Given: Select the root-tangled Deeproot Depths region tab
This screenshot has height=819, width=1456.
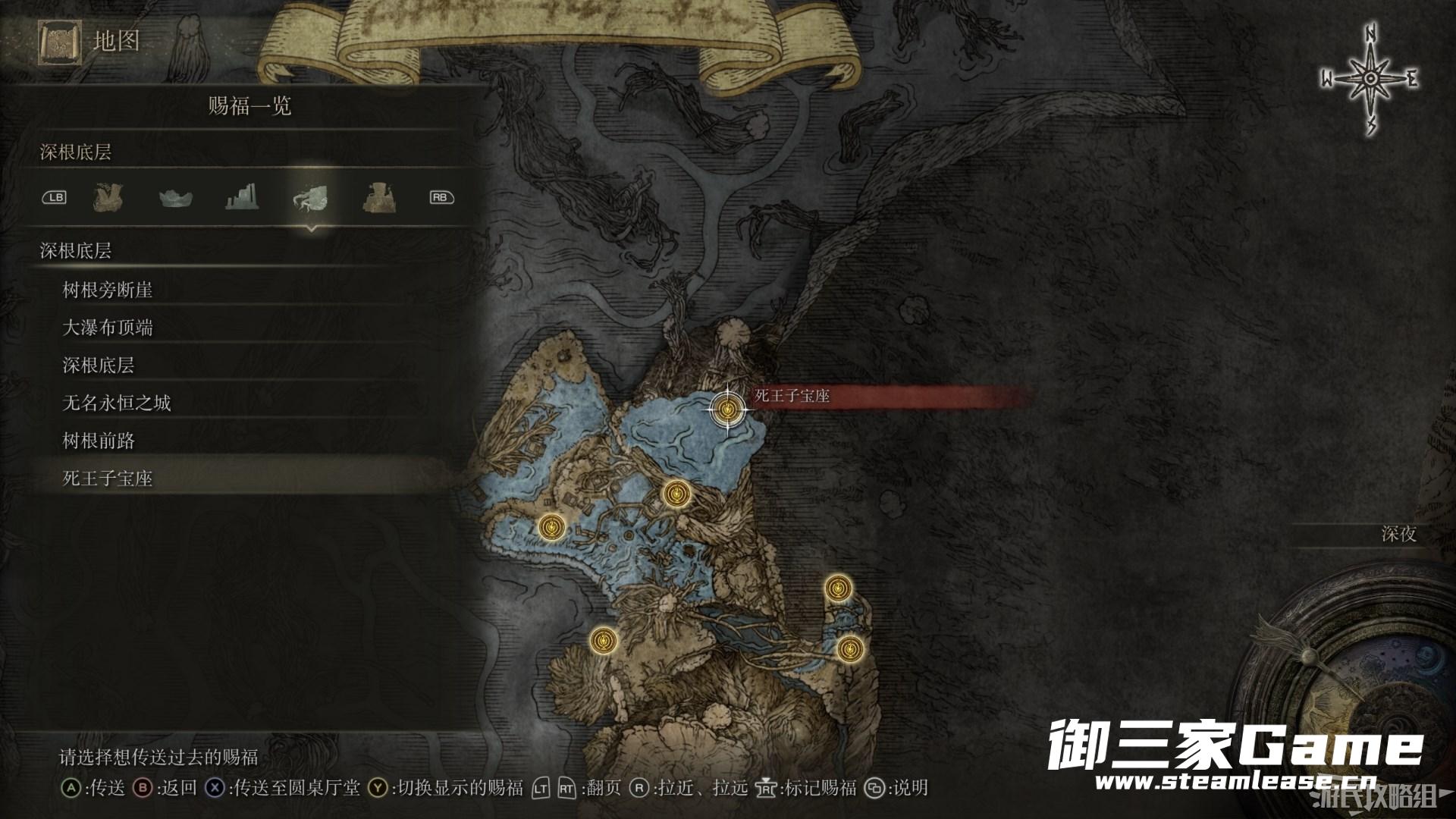Looking at the screenshot, I should (x=310, y=199).
